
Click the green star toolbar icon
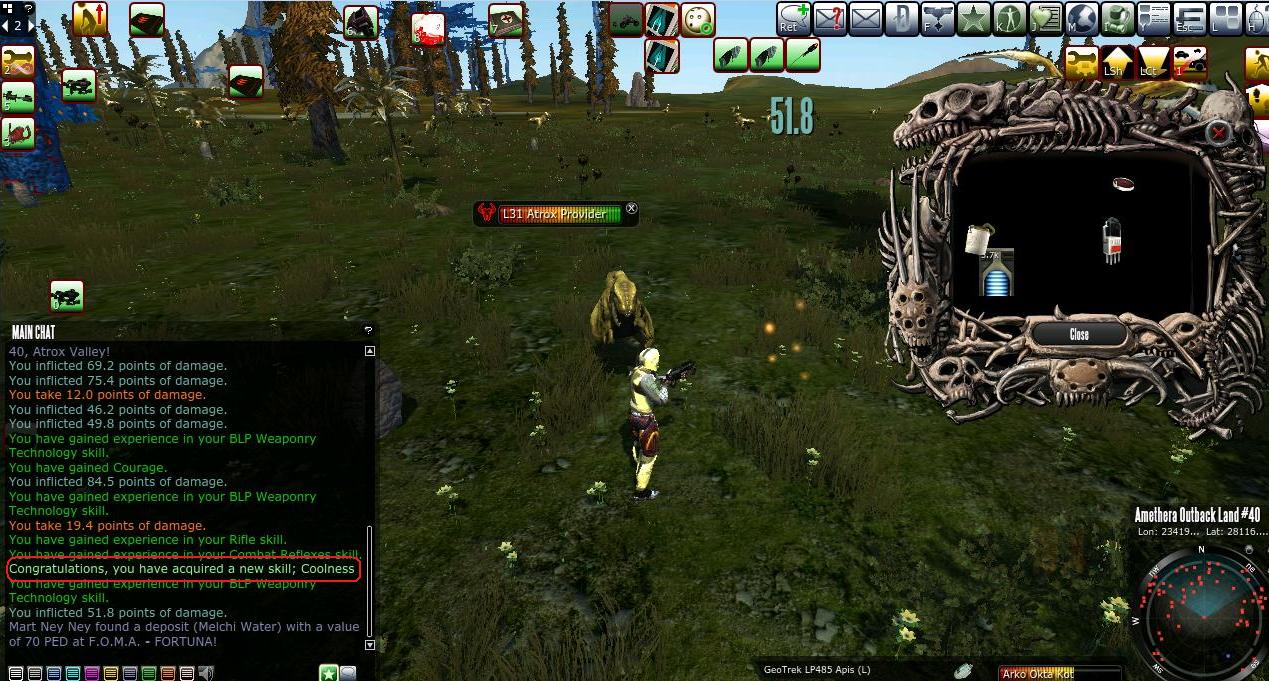click(972, 18)
